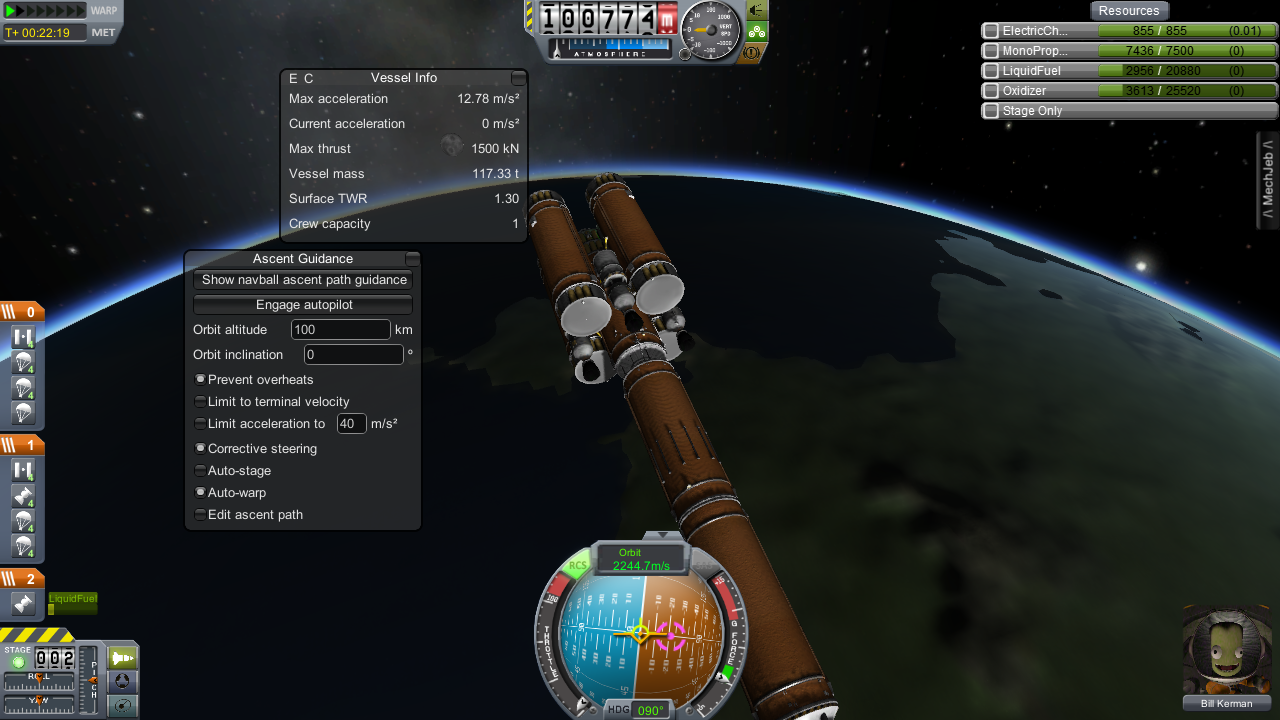Viewport: 1280px width, 720px height.
Task: Toggle the Stage Only resource filter
Action: point(991,111)
